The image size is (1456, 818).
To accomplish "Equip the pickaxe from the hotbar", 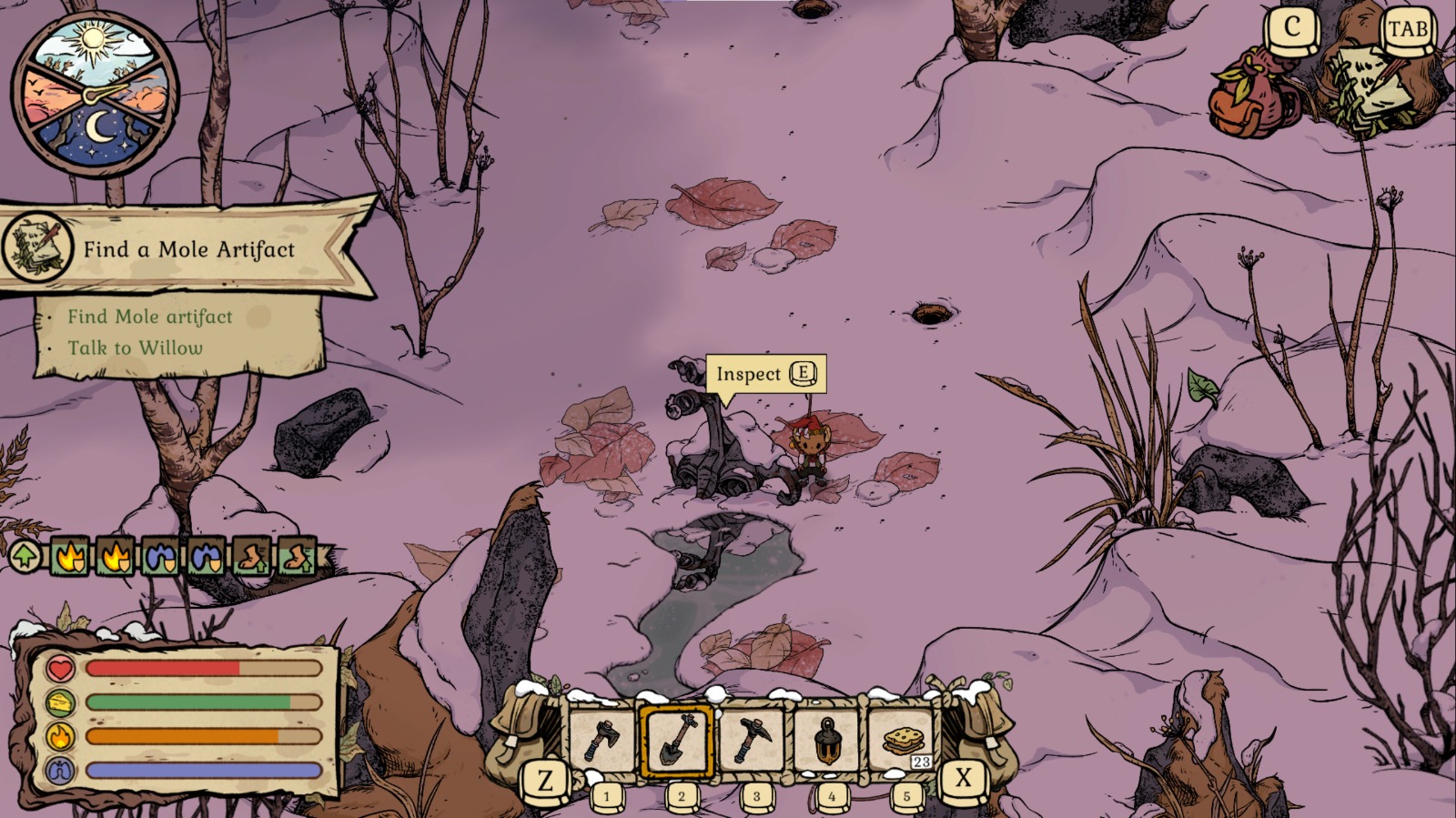I will (x=752, y=741).
